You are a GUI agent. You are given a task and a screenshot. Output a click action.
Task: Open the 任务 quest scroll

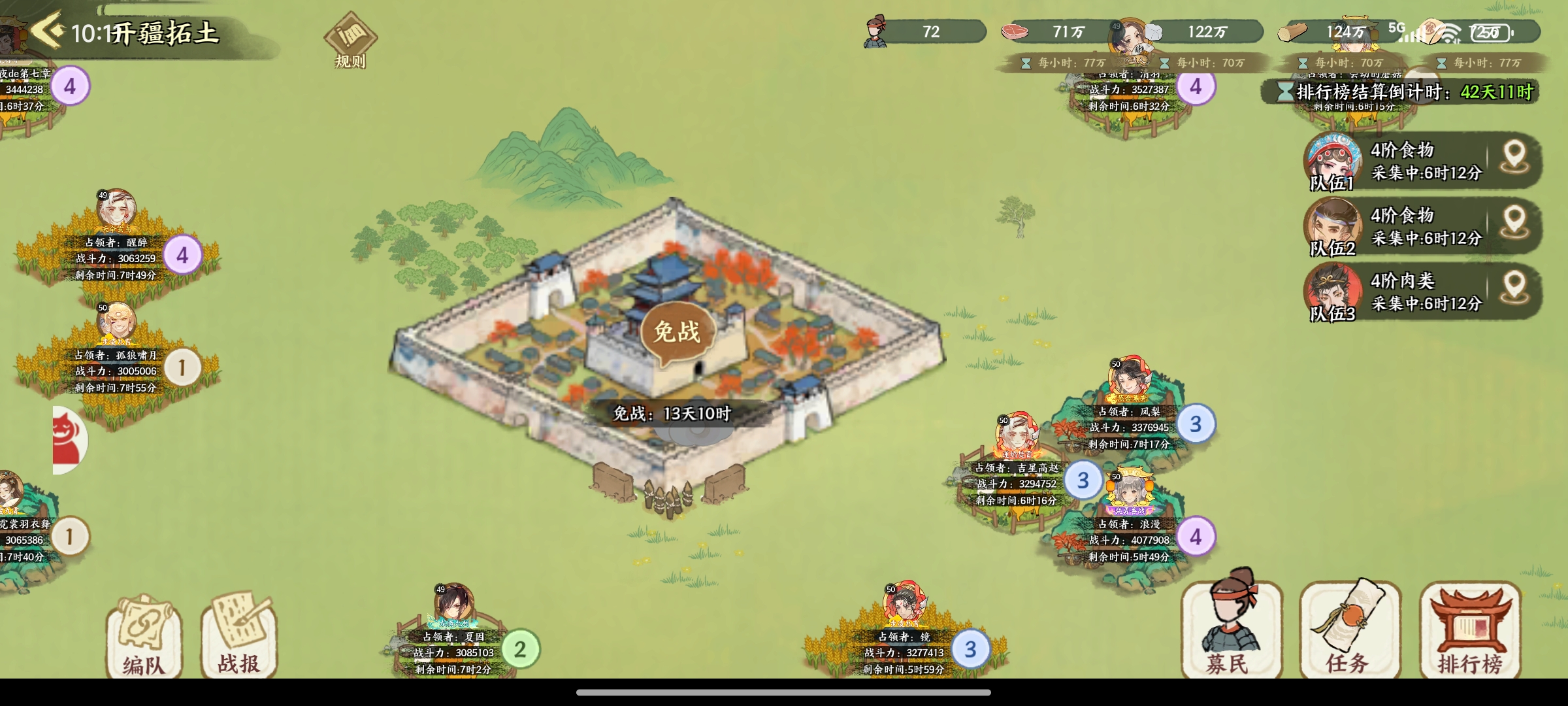click(1350, 631)
